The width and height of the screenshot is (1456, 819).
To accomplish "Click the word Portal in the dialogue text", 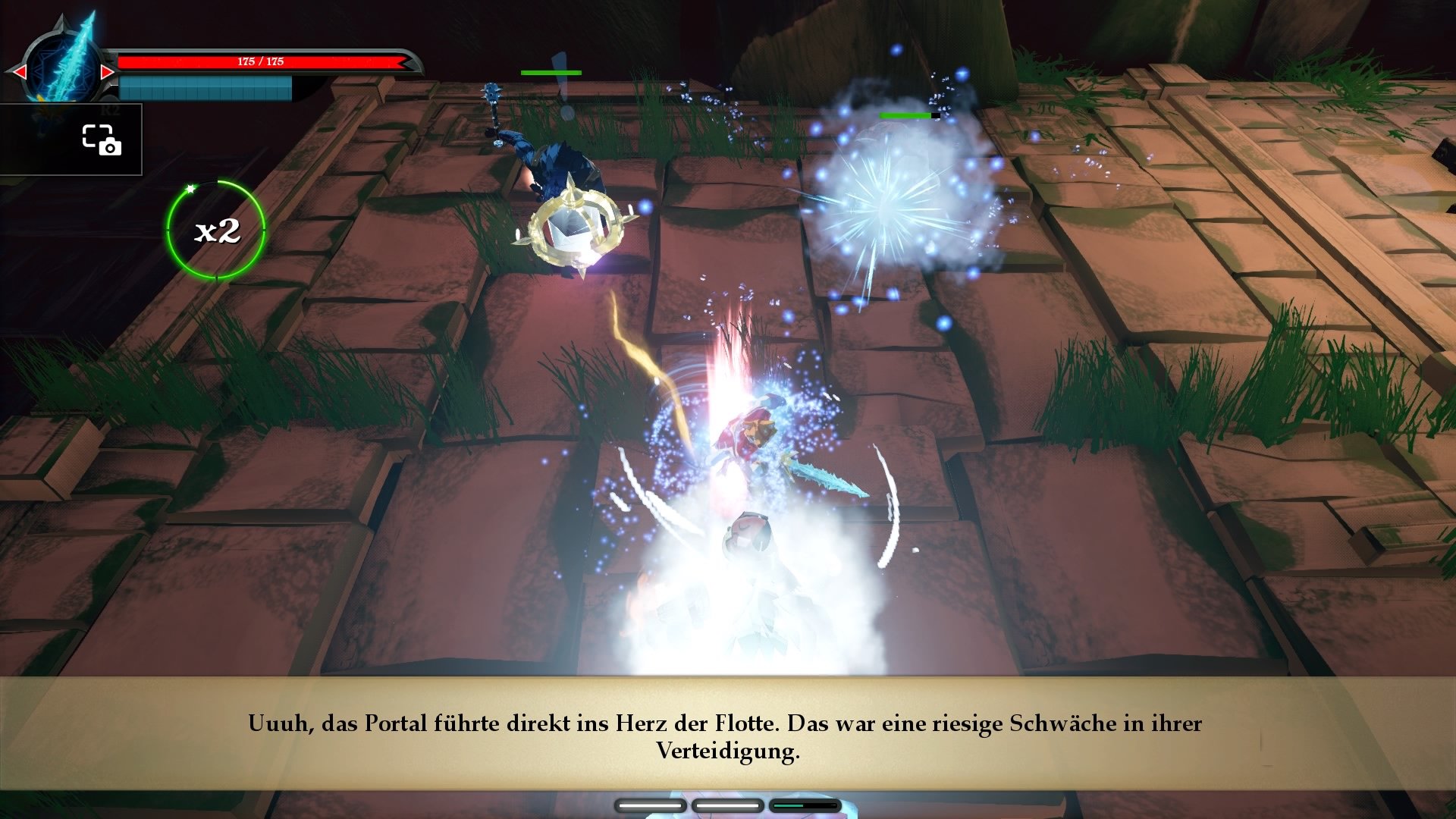I will coord(395,724).
